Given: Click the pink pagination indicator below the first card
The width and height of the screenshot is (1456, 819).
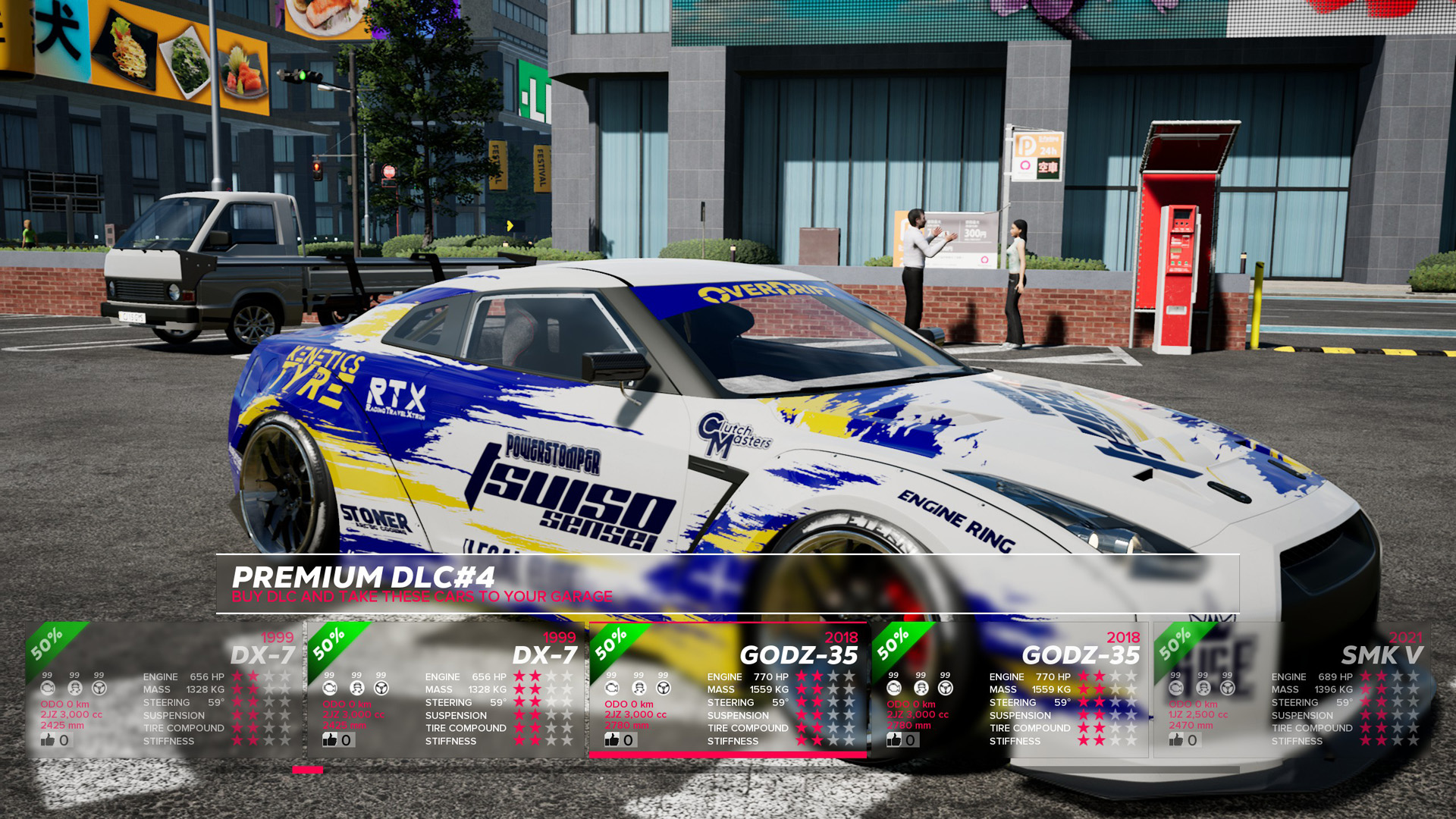Looking at the screenshot, I should click(306, 769).
